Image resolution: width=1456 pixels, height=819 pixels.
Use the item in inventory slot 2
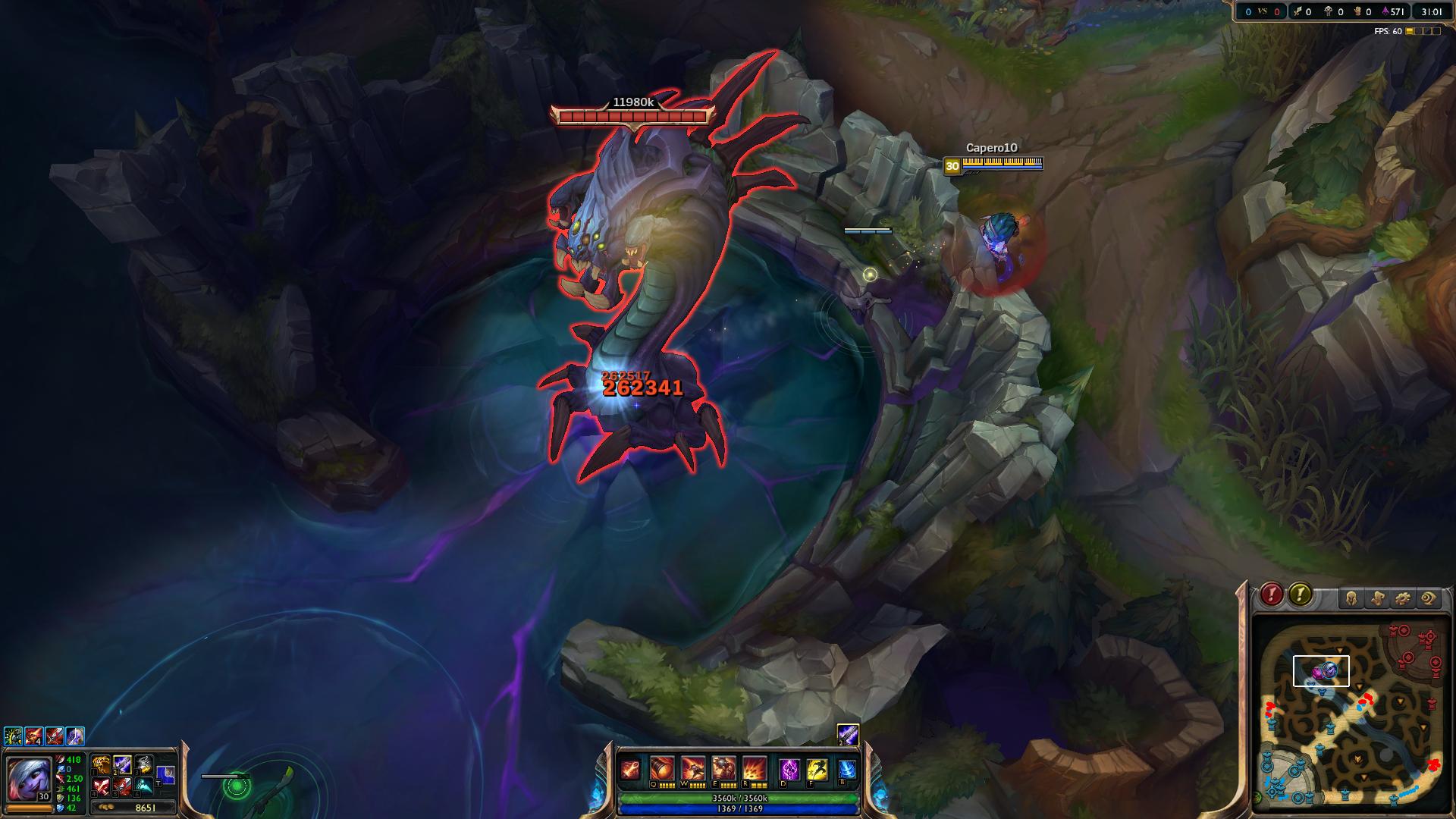(122, 765)
